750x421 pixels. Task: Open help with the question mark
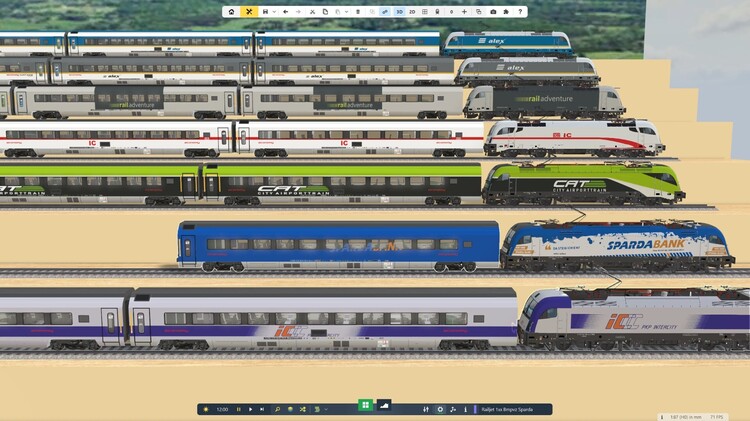519,12
